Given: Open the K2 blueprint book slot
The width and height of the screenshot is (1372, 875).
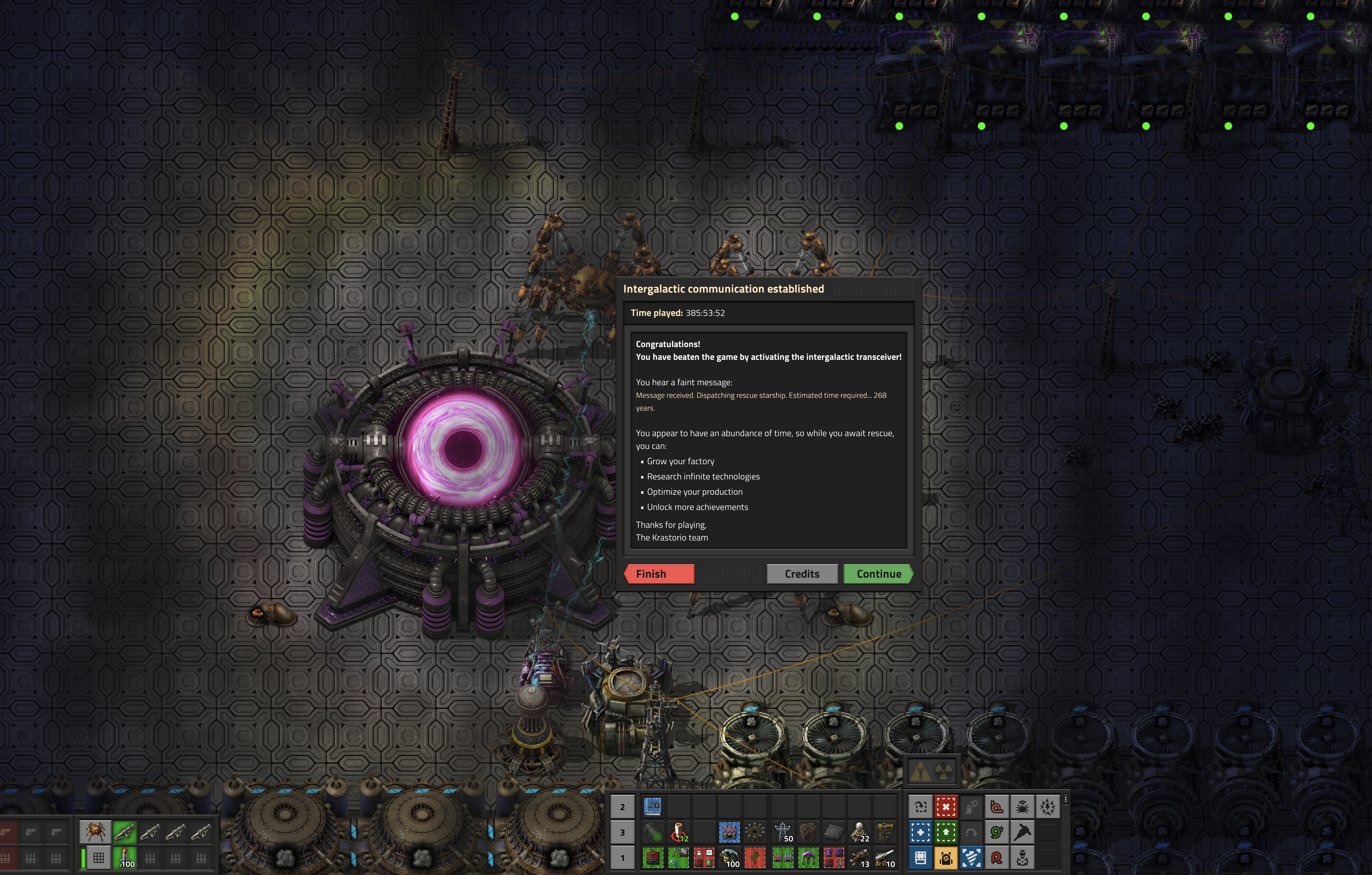Looking at the screenshot, I should point(652,807).
